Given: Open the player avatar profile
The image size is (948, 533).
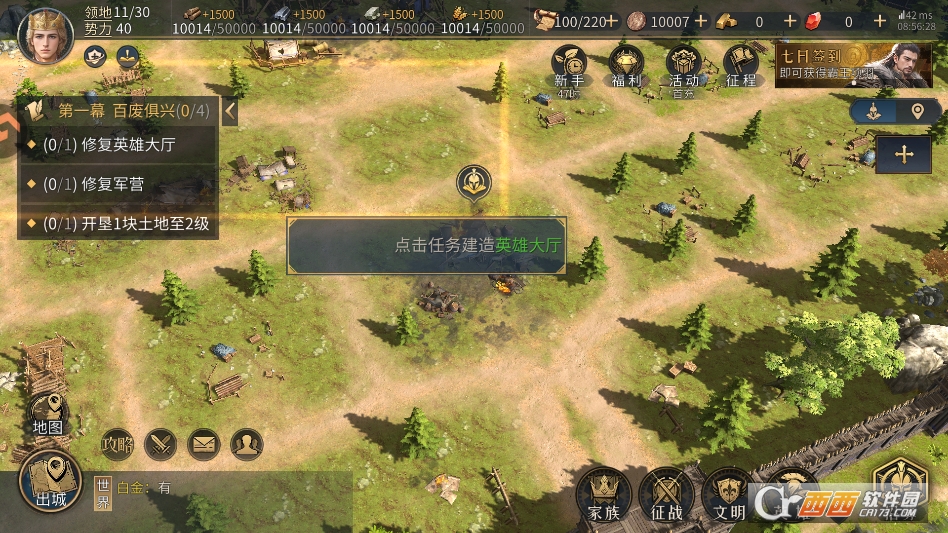Looking at the screenshot, I should [x=46, y=35].
